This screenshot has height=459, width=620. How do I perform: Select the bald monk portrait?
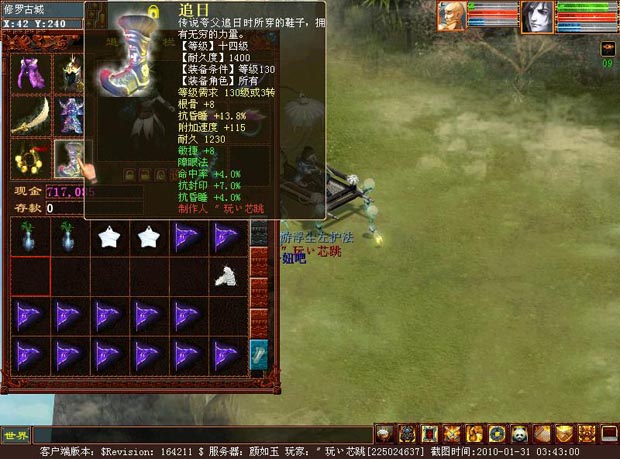[452, 16]
